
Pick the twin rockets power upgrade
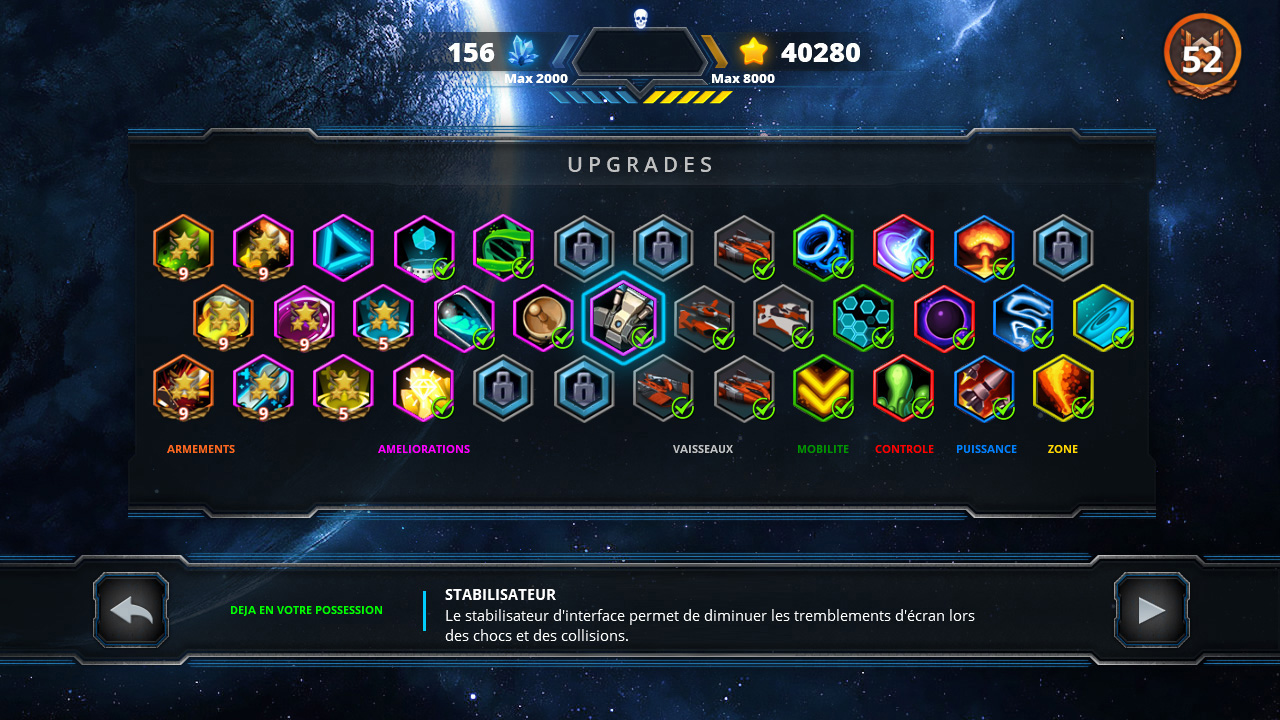tap(983, 388)
